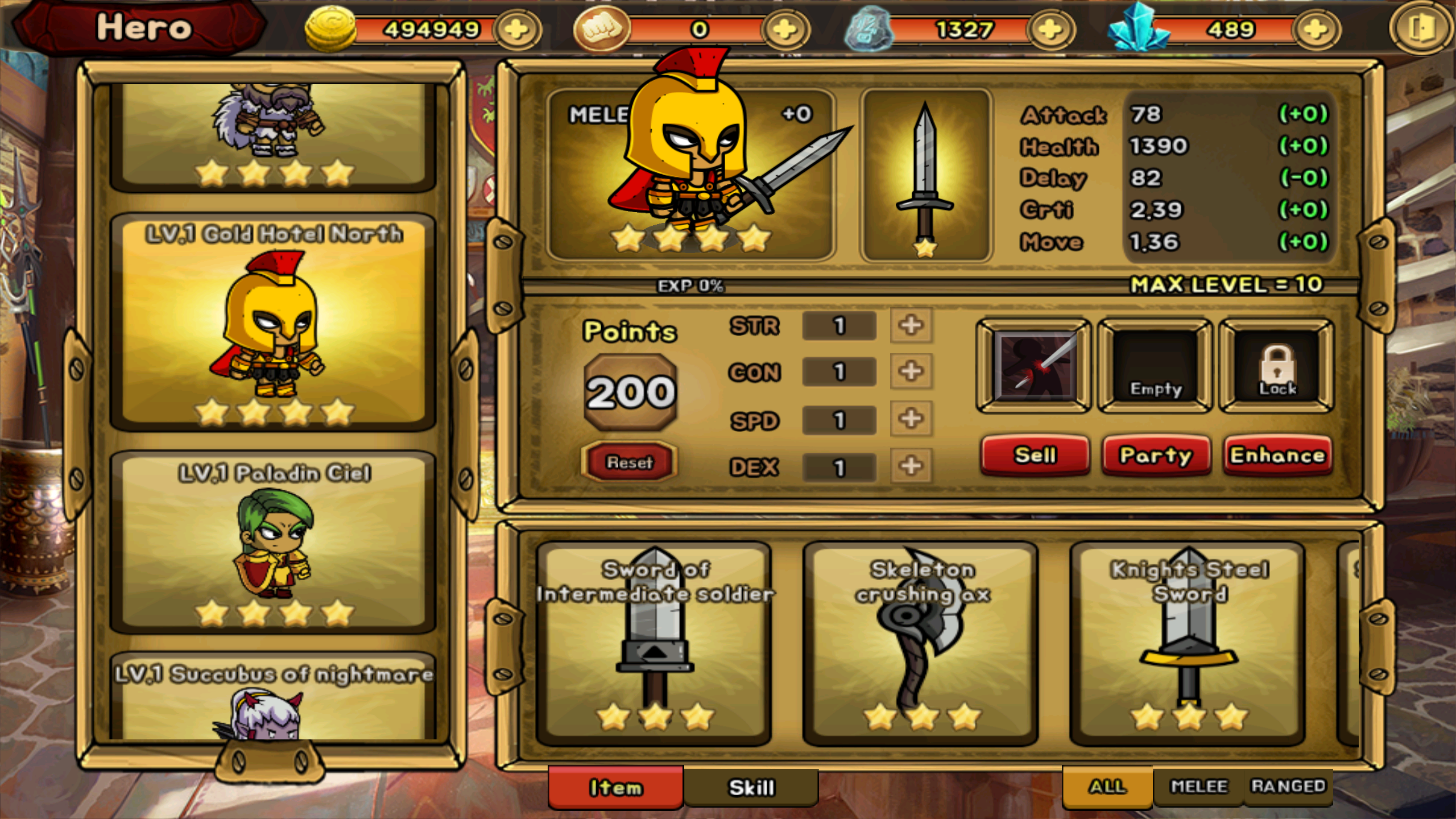1456x819 pixels.
Task: Increase CON with its plus stepper
Action: coord(910,373)
